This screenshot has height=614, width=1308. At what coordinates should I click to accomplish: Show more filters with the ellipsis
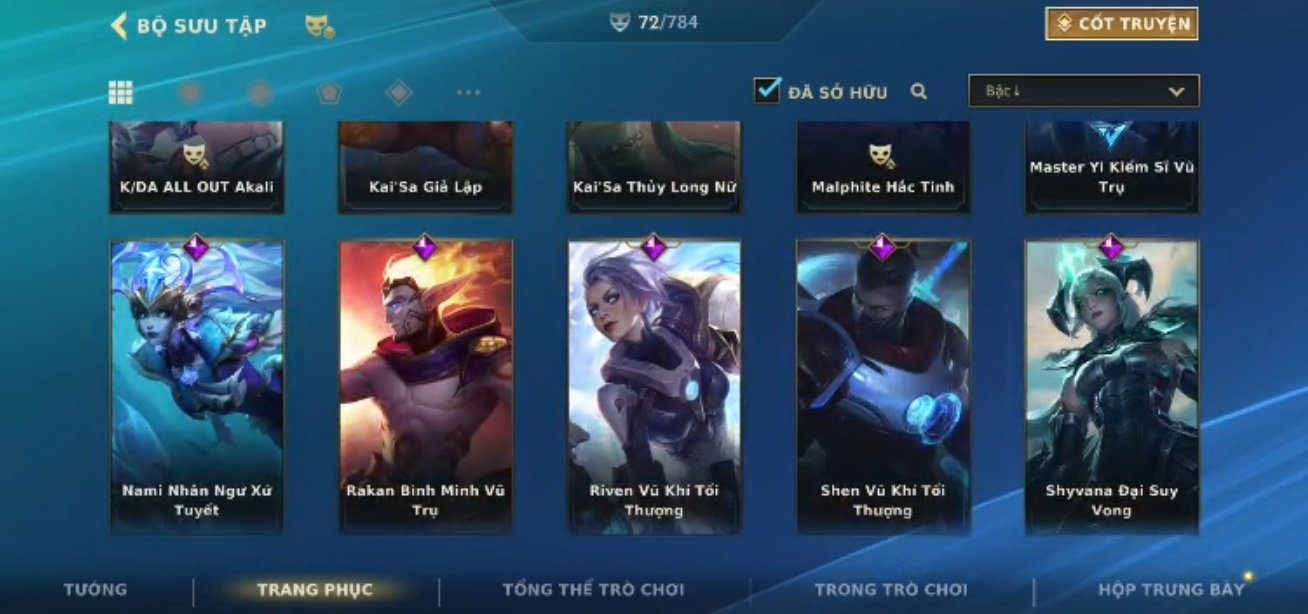(x=468, y=93)
